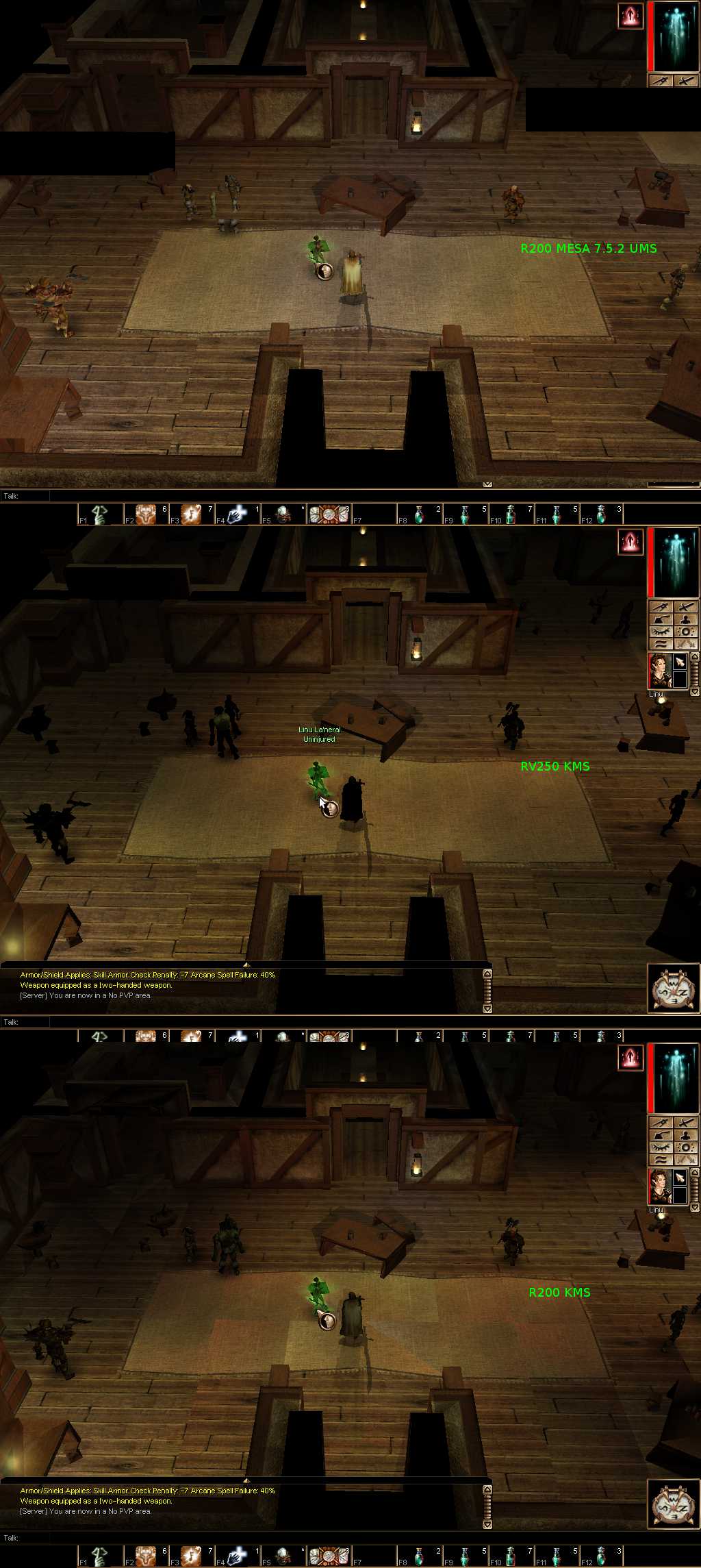Click the compass icon in the R200 KMS capture
The width and height of the screenshot is (701, 1568).
671,1504
